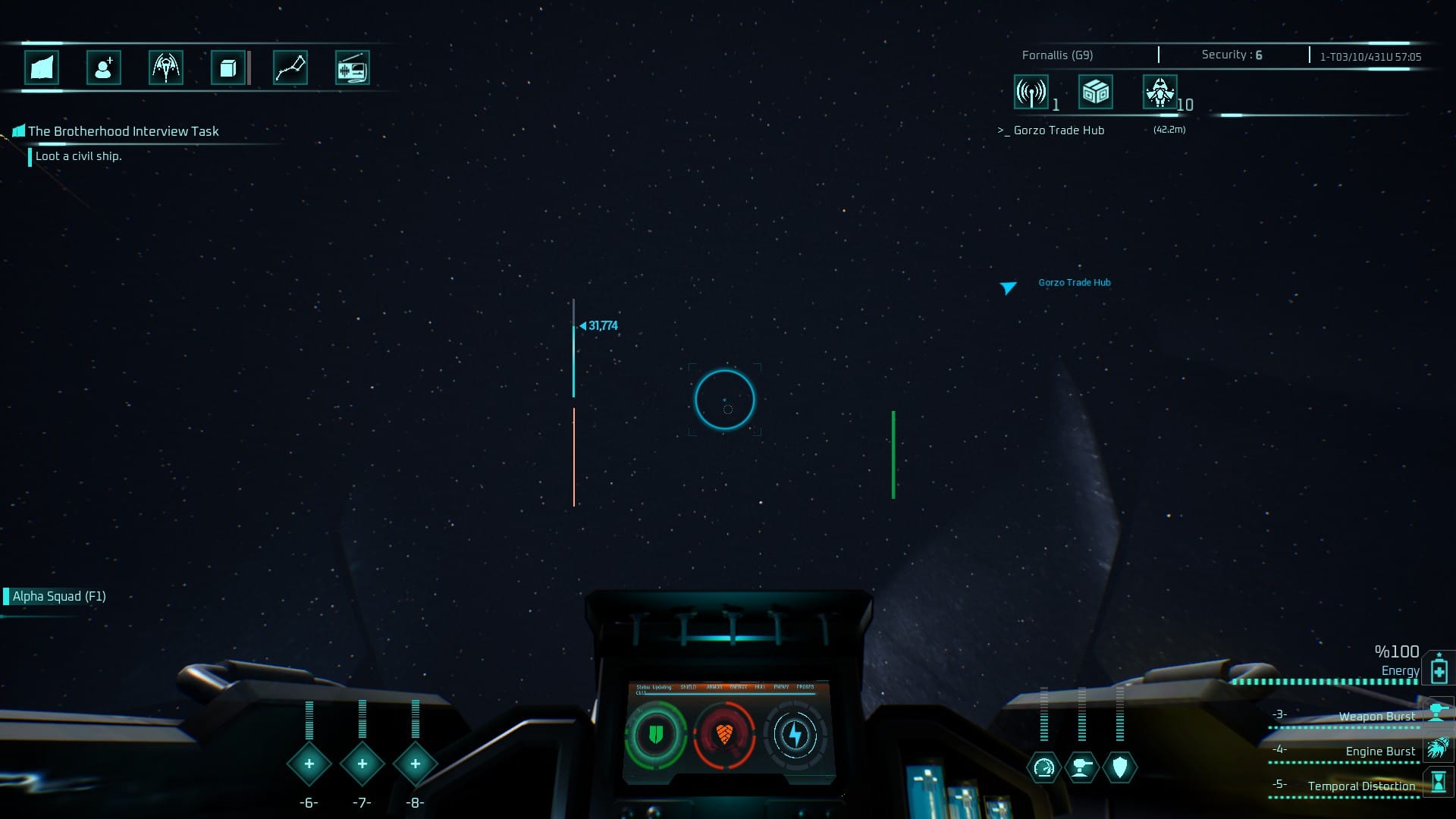Collapse the Gorzo Trade Hub target marker
The image size is (1456, 819).
[1009, 288]
